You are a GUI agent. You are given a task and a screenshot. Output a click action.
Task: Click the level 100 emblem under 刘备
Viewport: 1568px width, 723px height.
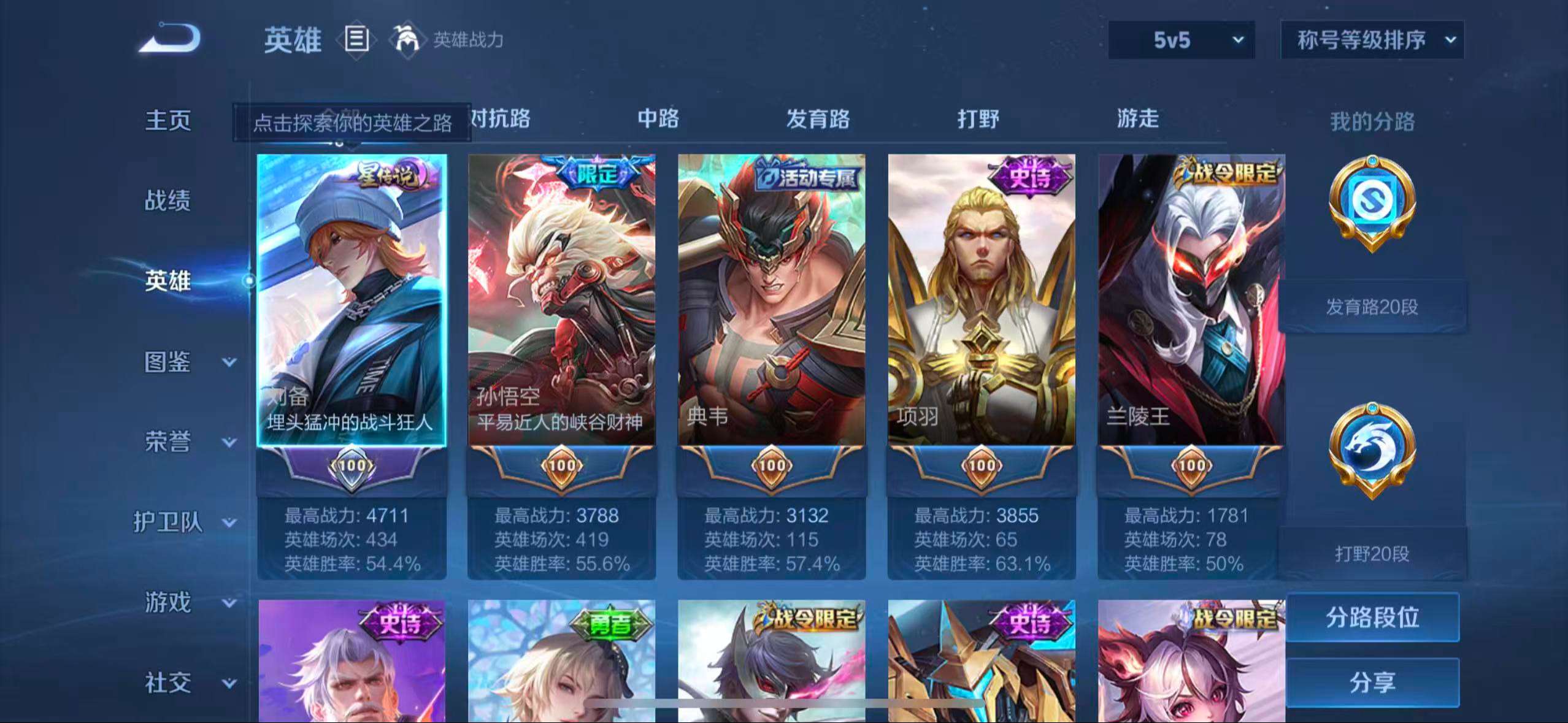pyautogui.click(x=350, y=466)
